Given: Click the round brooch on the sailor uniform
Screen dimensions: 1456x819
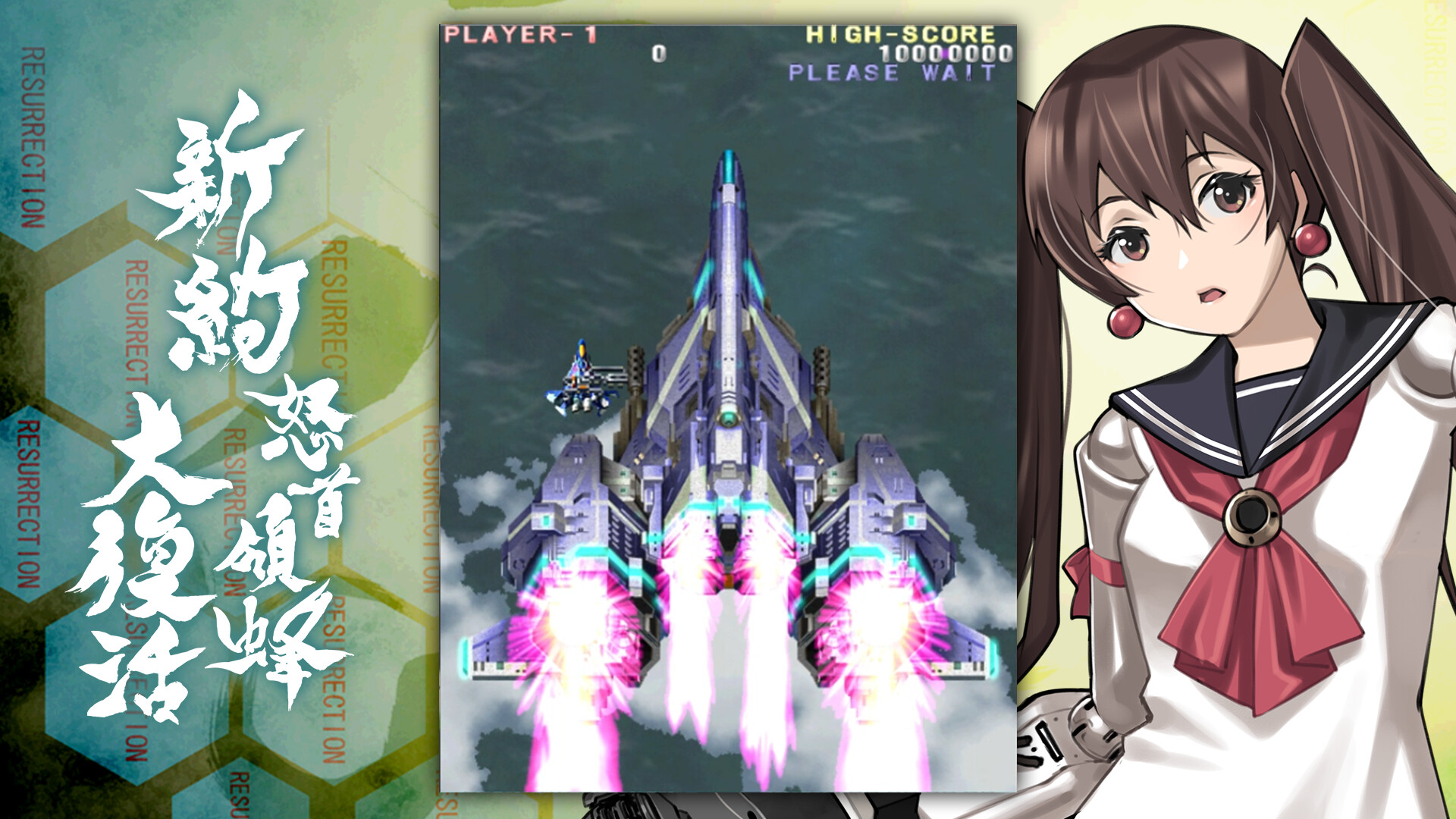Looking at the screenshot, I should 1251,516.
